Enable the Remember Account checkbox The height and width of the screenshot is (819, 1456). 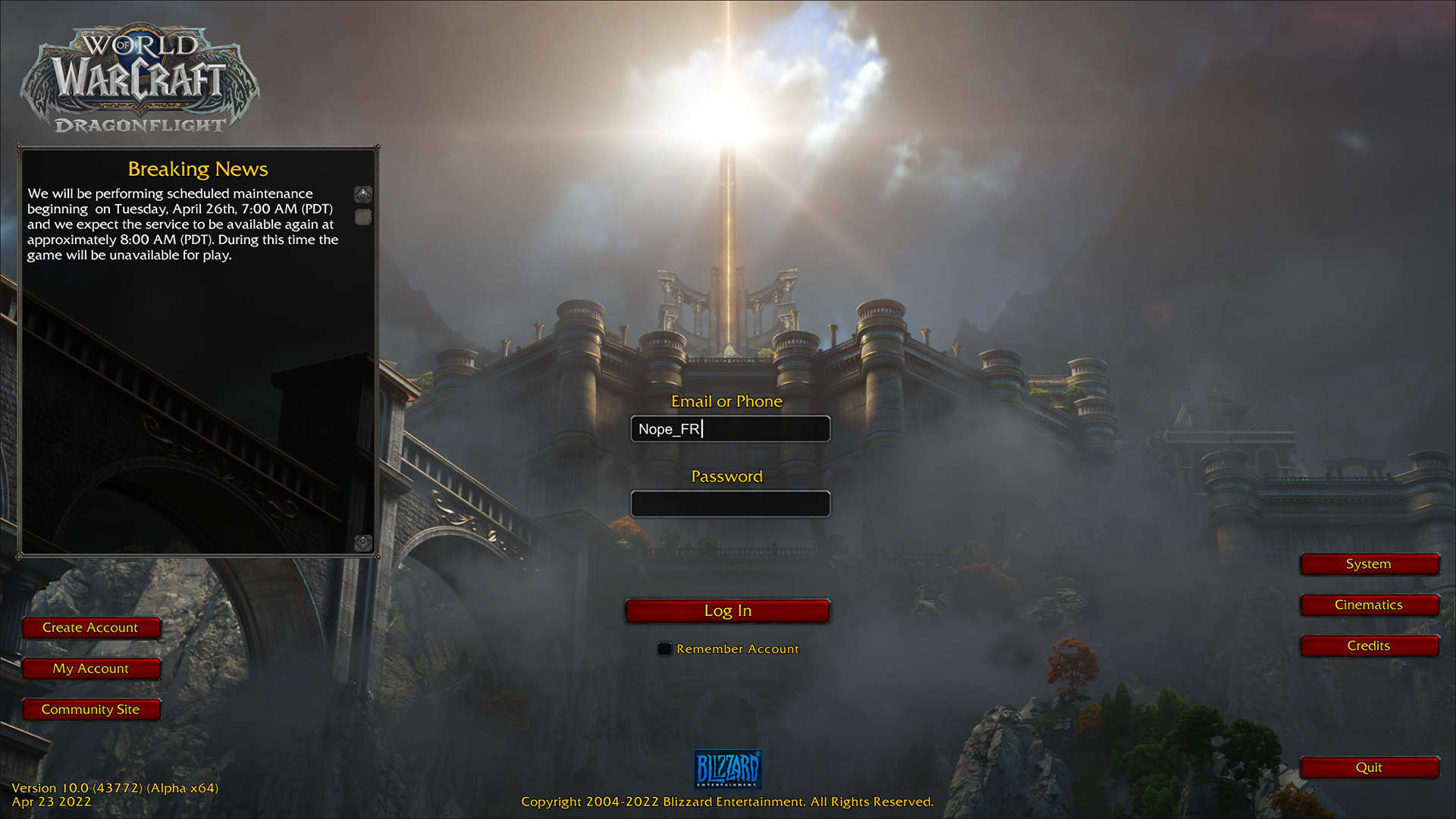click(x=664, y=648)
